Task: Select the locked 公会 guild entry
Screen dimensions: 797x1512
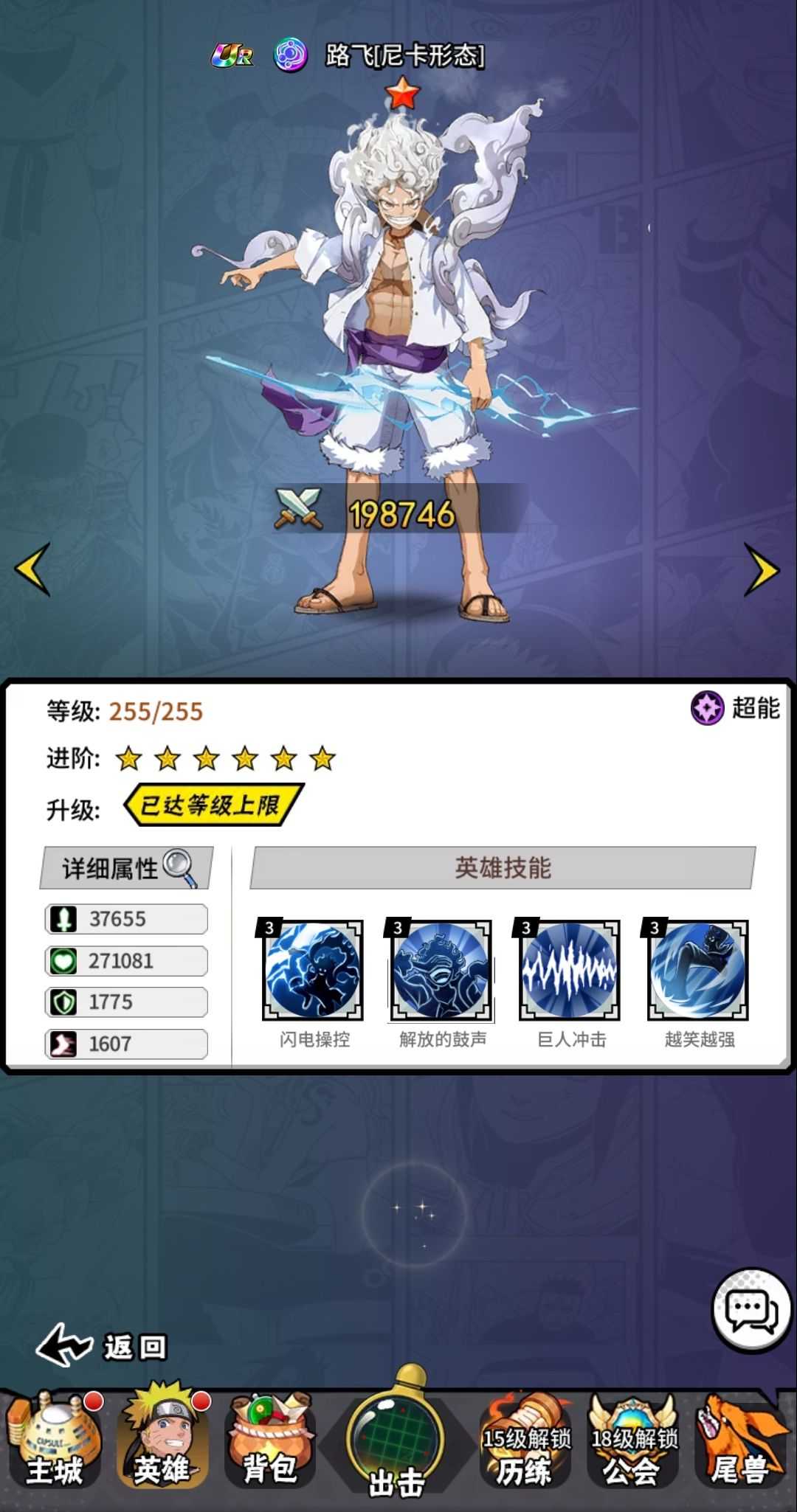Action: click(633, 1441)
